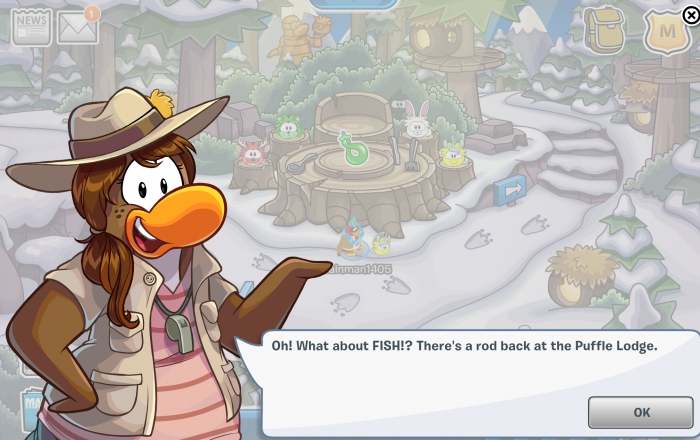Close the dialogue with the X button
Image resolution: width=700 pixels, height=440 pixels.
[690, 15]
